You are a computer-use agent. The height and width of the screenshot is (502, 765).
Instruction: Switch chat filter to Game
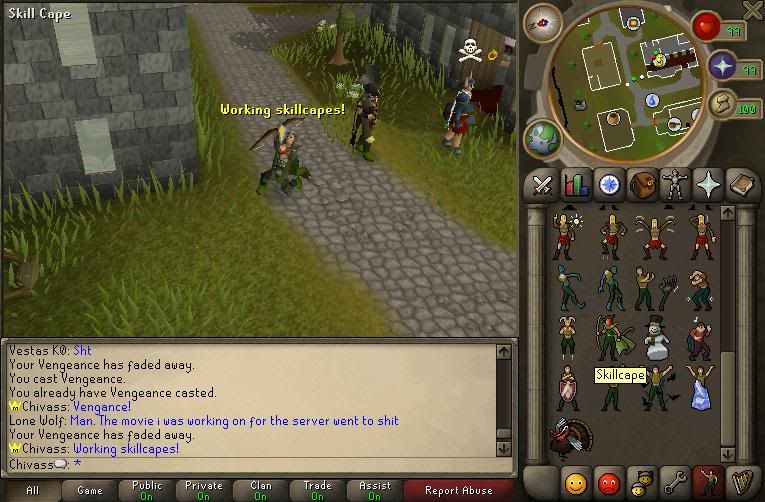[x=90, y=490]
